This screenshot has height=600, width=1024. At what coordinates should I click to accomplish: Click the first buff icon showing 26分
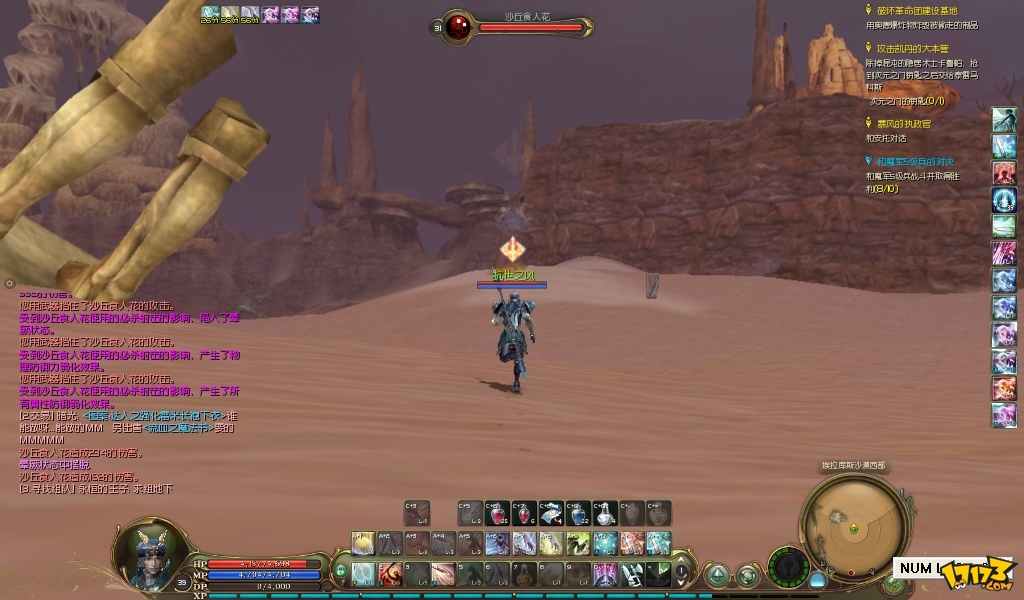(x=210, y=14)
